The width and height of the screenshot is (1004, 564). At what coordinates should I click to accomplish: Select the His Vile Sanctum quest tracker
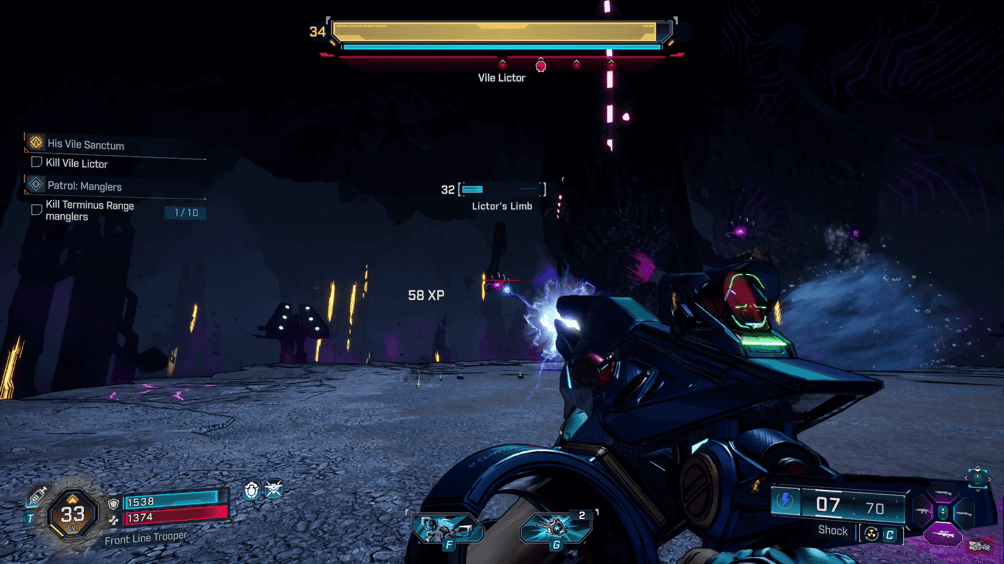pos(85,144)
